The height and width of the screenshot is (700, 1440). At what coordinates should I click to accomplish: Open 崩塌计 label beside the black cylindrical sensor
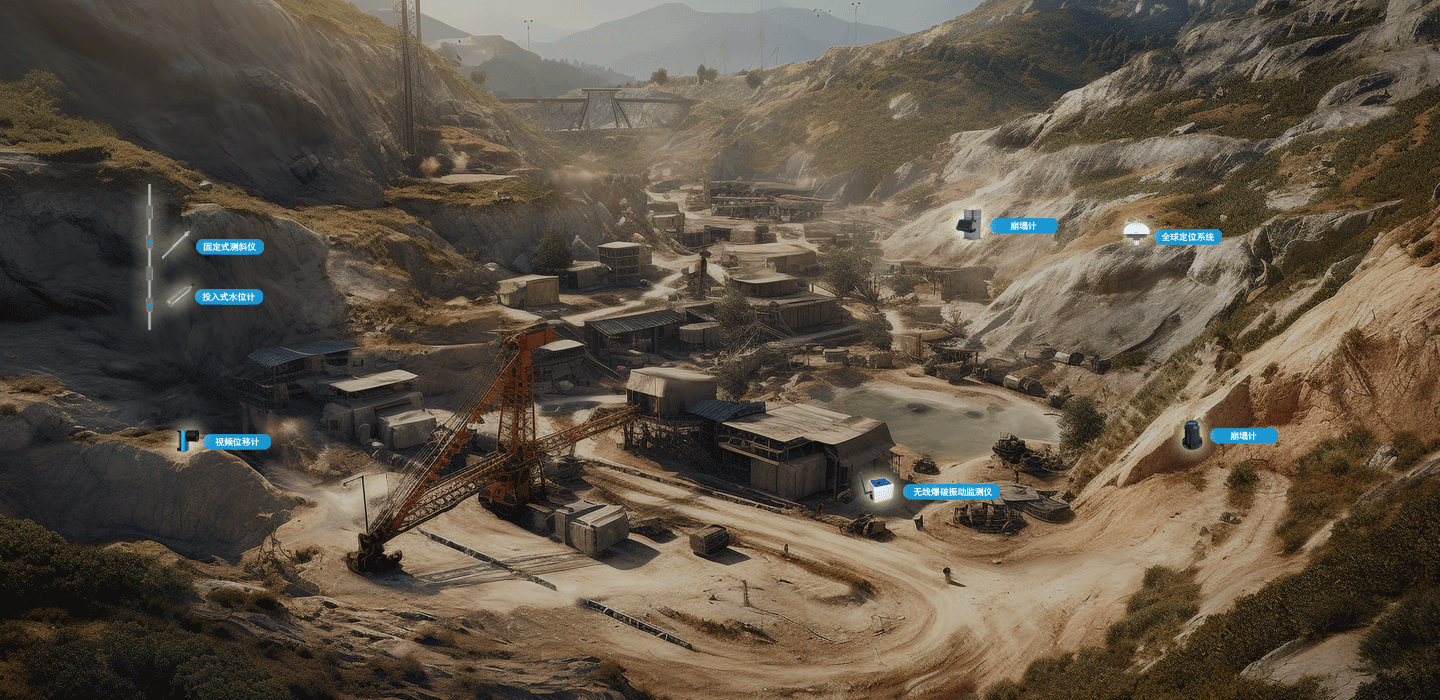1243,436
